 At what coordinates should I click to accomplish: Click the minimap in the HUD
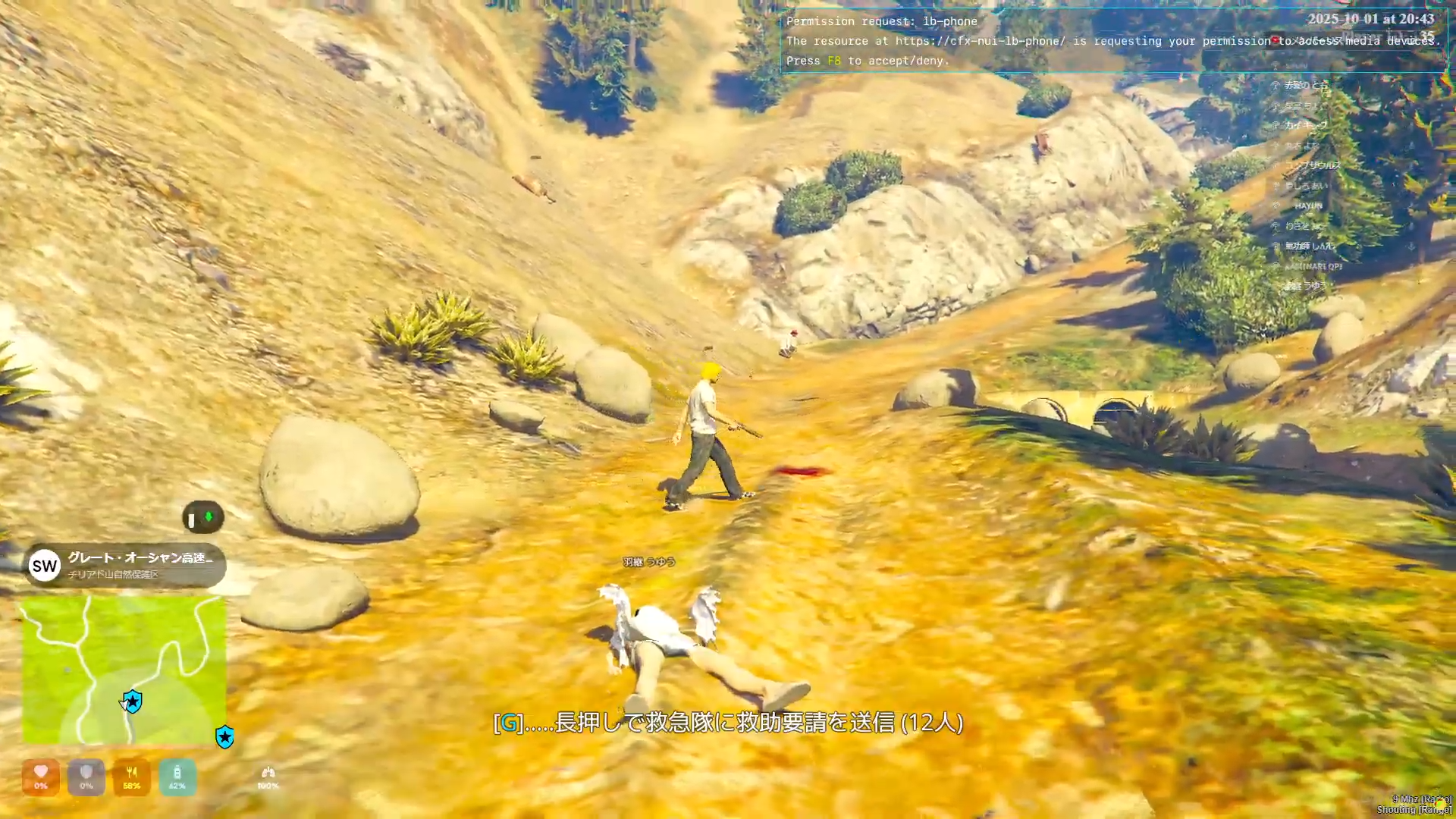(124, 669)
